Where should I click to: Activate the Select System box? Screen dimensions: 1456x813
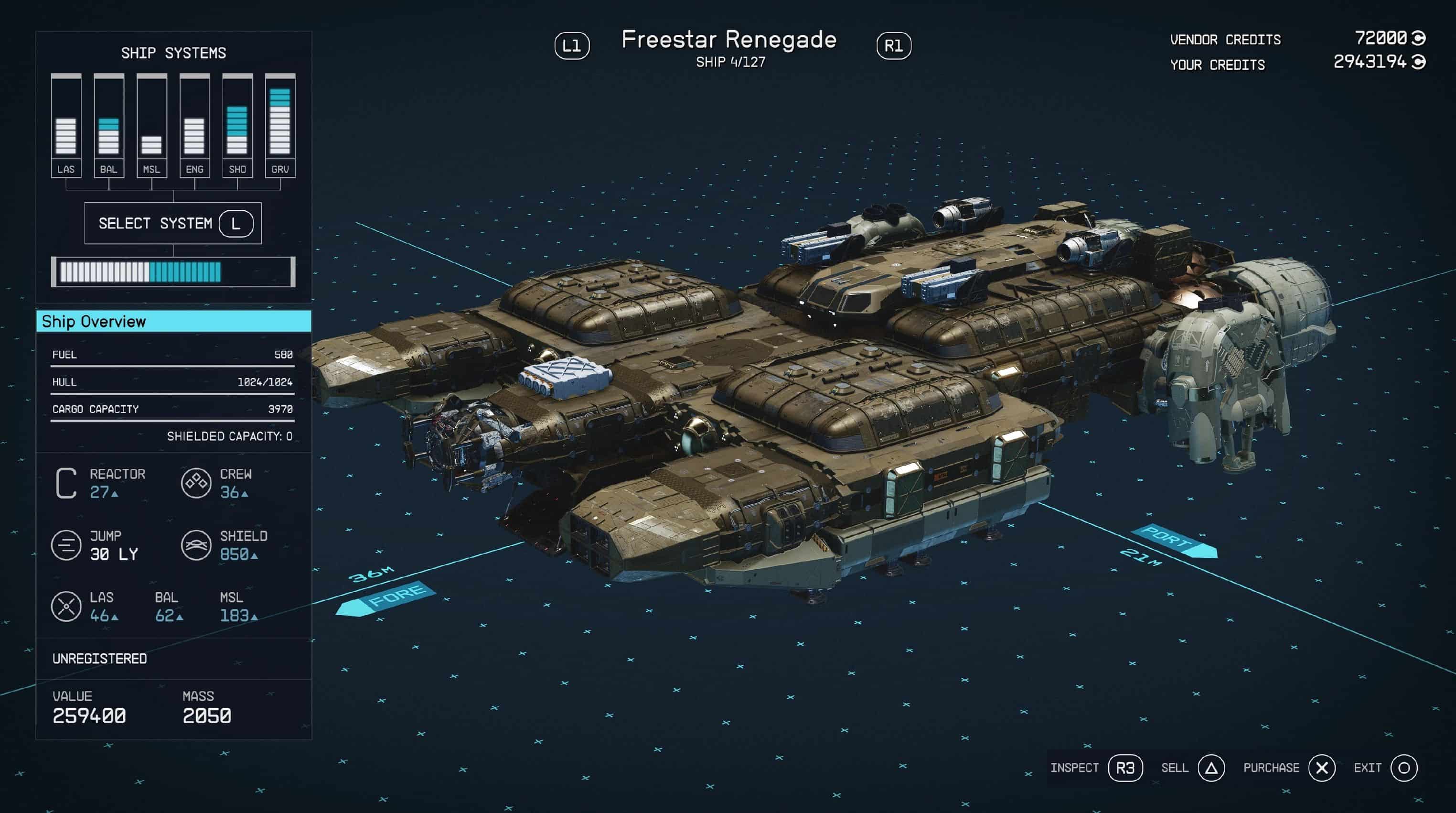pos(173,223)
